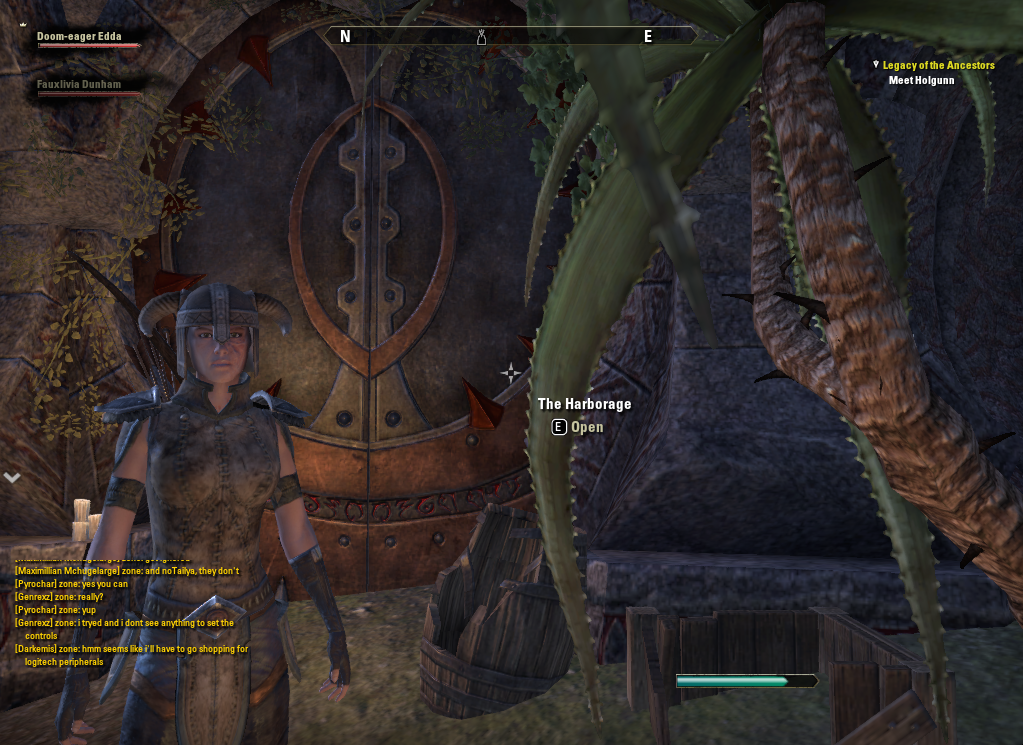Click Darkemis's name in the chat
Viewport: 1023px width, 745px height.
[x=39, y=649]
